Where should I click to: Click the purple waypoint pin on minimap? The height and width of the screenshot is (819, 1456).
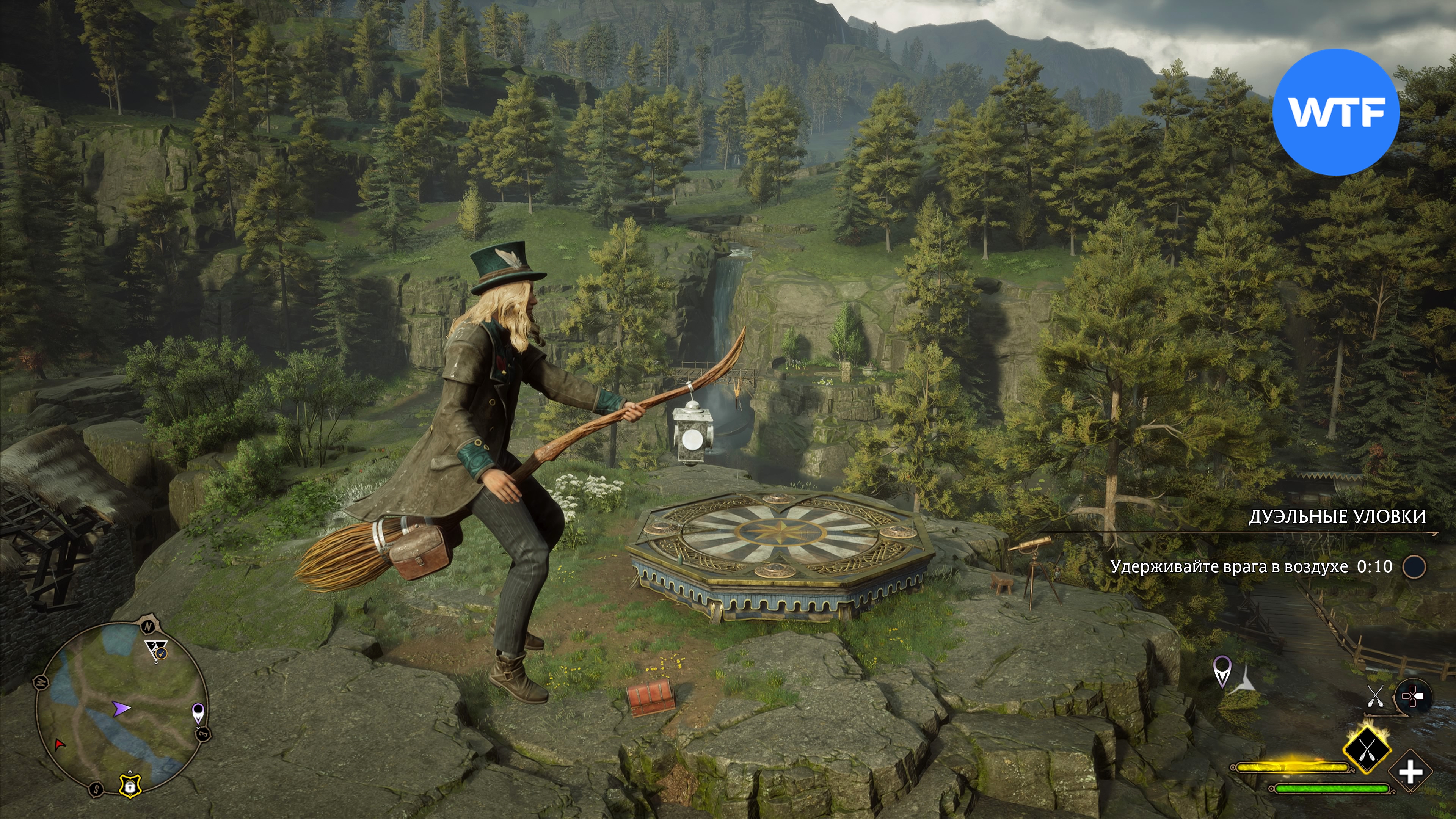[198, 712]
